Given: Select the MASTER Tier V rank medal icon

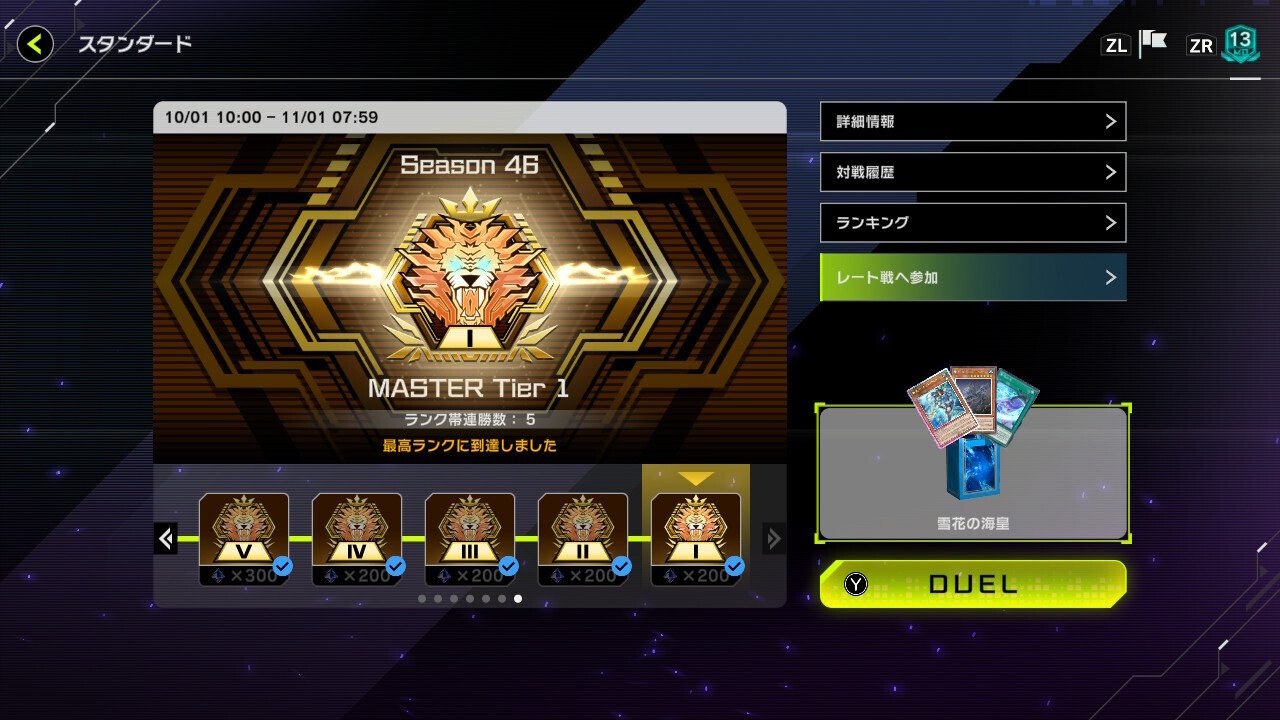Looking at the screenshot, I should point(244,530).
